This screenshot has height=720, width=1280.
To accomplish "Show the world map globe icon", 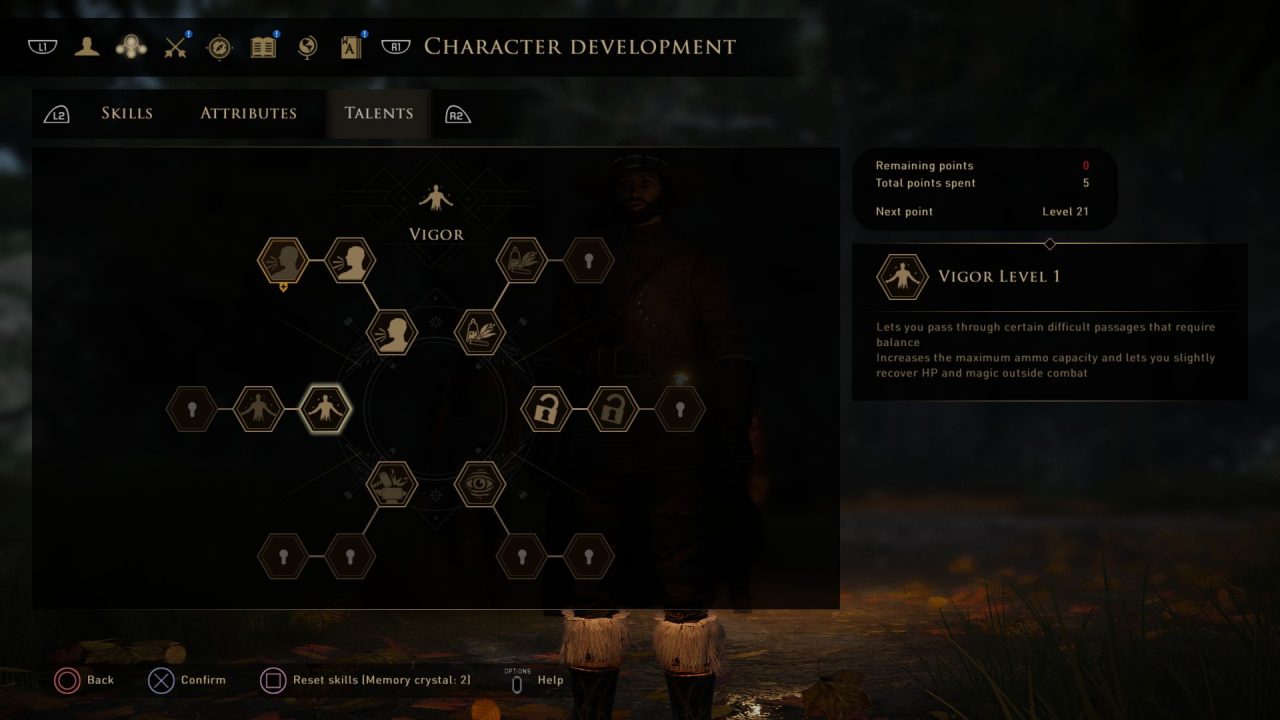I will [307, 47].
